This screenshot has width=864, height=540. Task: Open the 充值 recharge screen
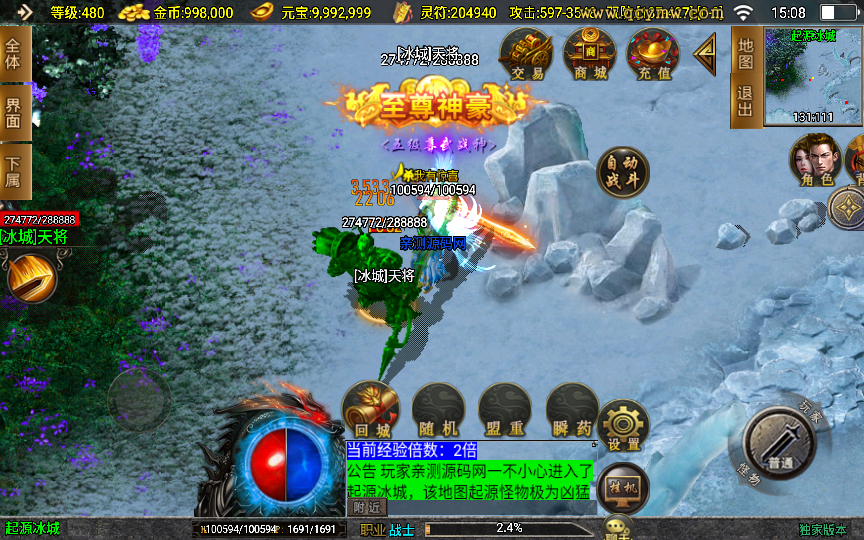pyautogui.click(x=652, y=54)
